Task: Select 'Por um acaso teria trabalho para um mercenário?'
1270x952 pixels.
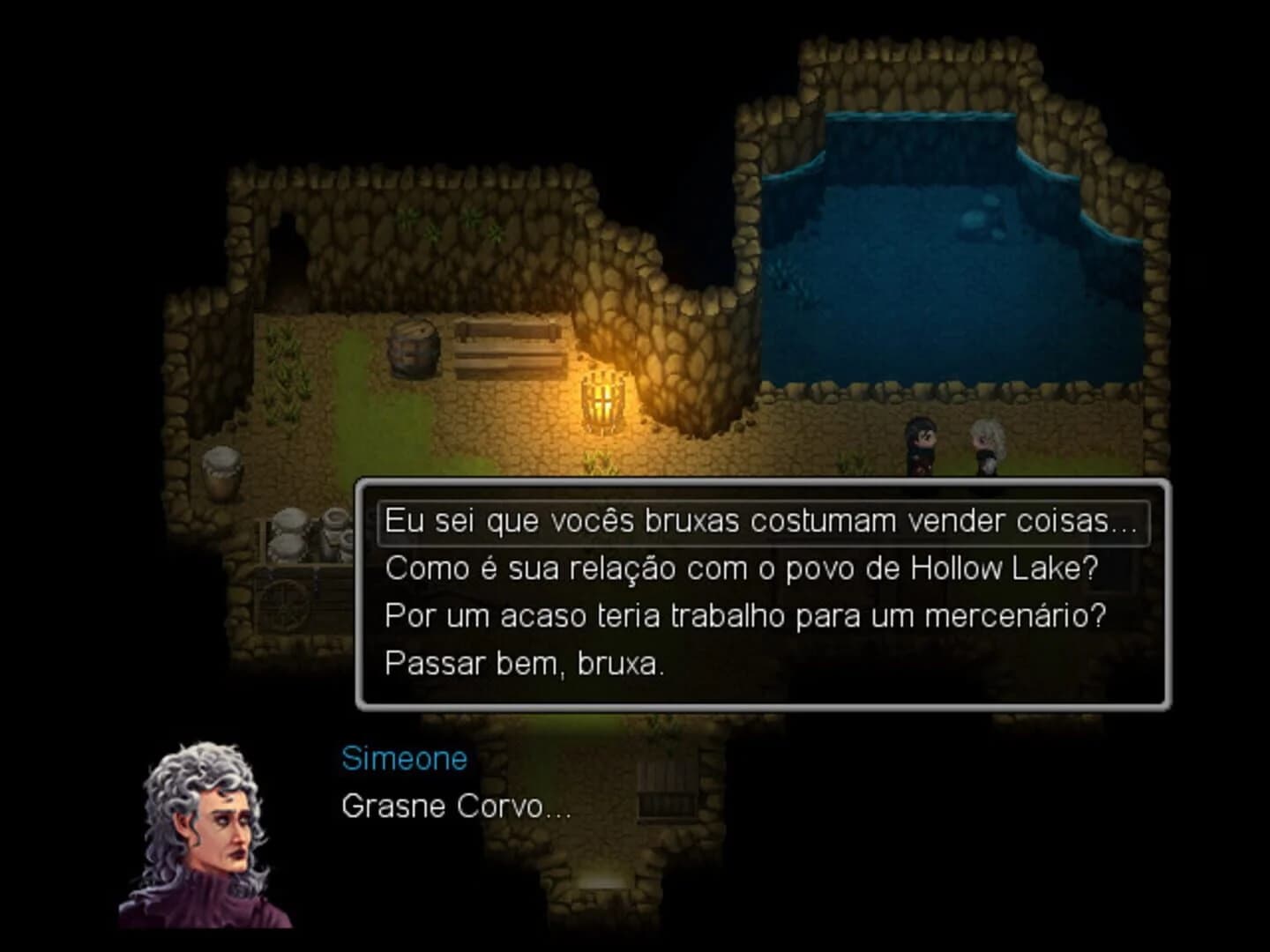Action: (x=745, y=616)
